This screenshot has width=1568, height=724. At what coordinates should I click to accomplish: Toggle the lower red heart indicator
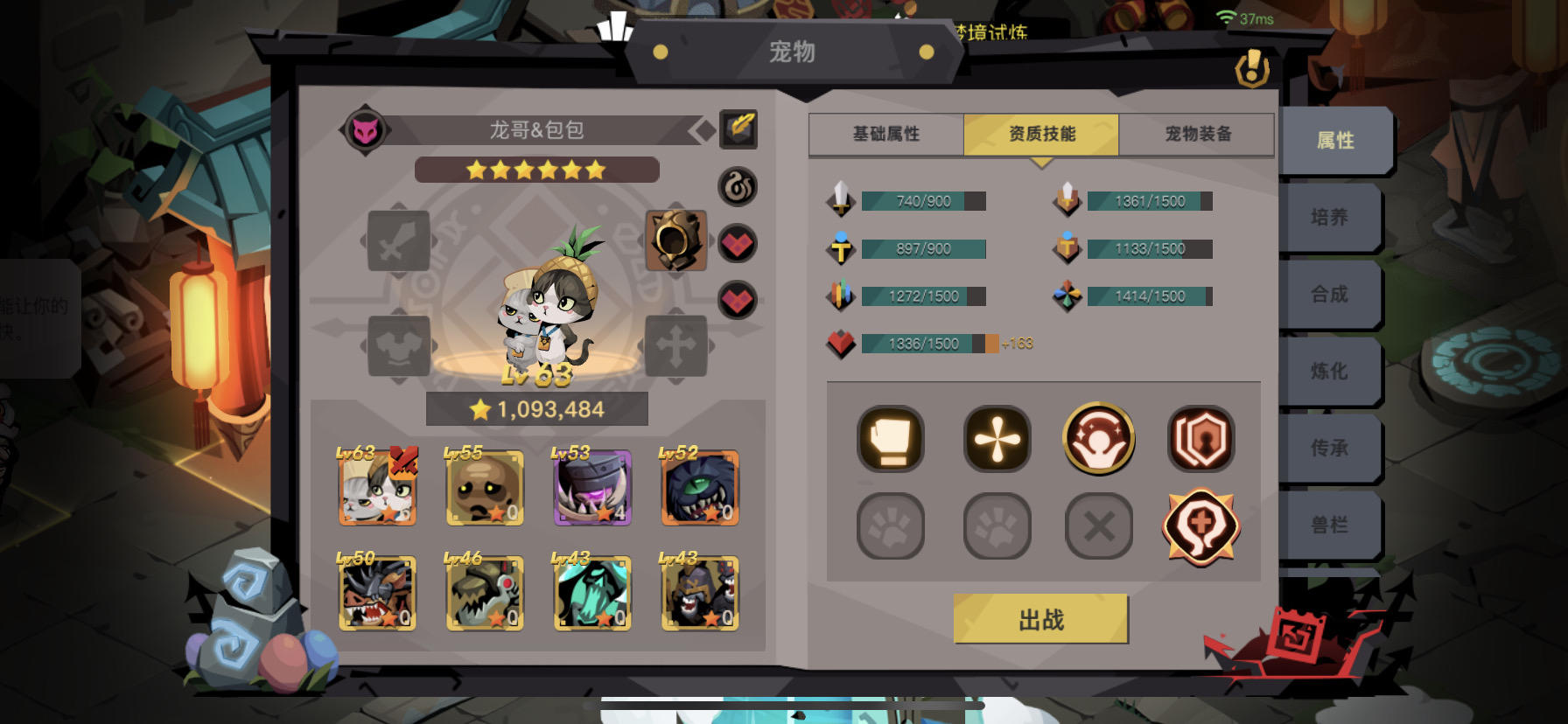pyautogui.click(x=738, y=302)
